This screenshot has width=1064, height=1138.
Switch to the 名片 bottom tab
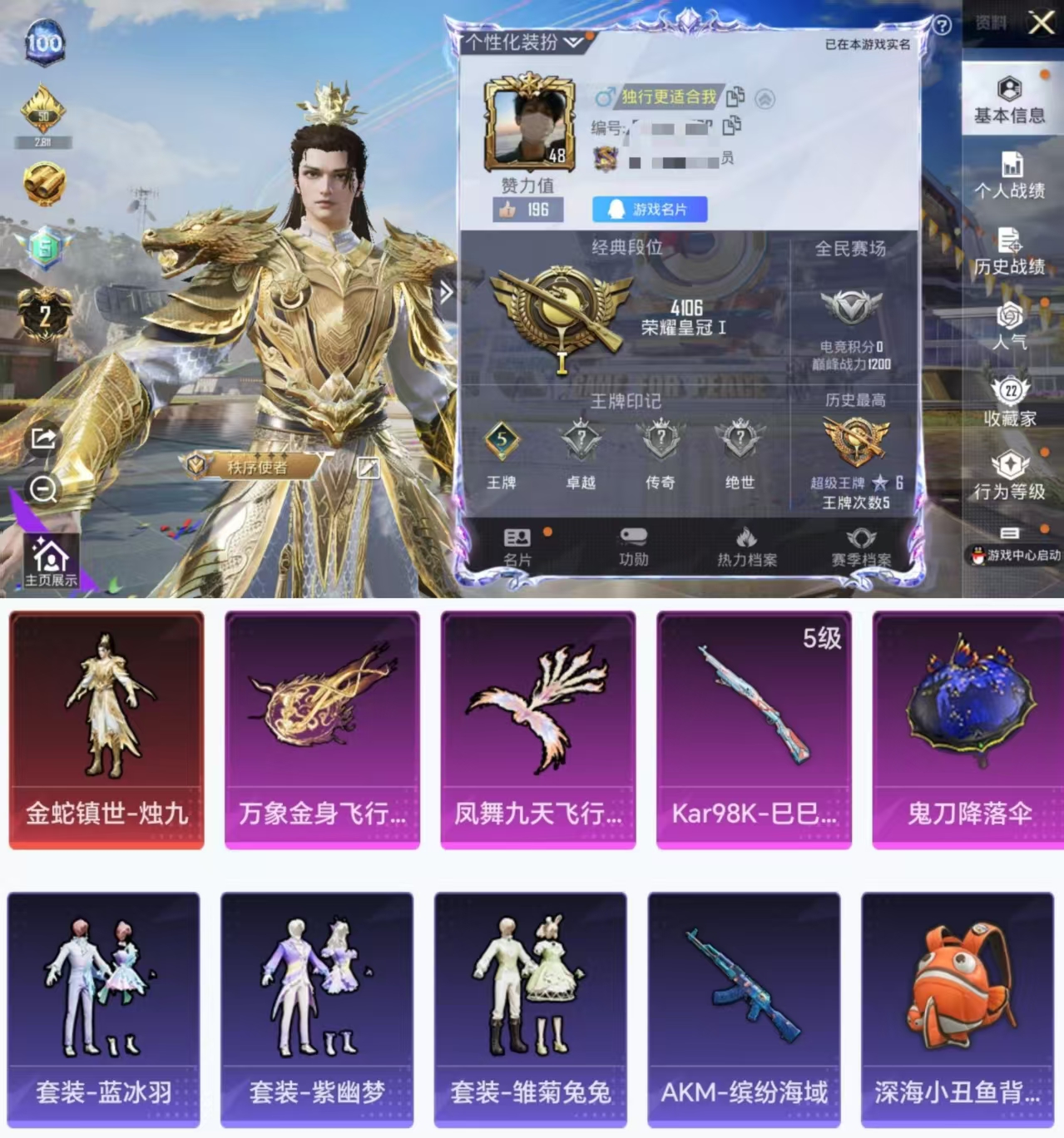517,547
